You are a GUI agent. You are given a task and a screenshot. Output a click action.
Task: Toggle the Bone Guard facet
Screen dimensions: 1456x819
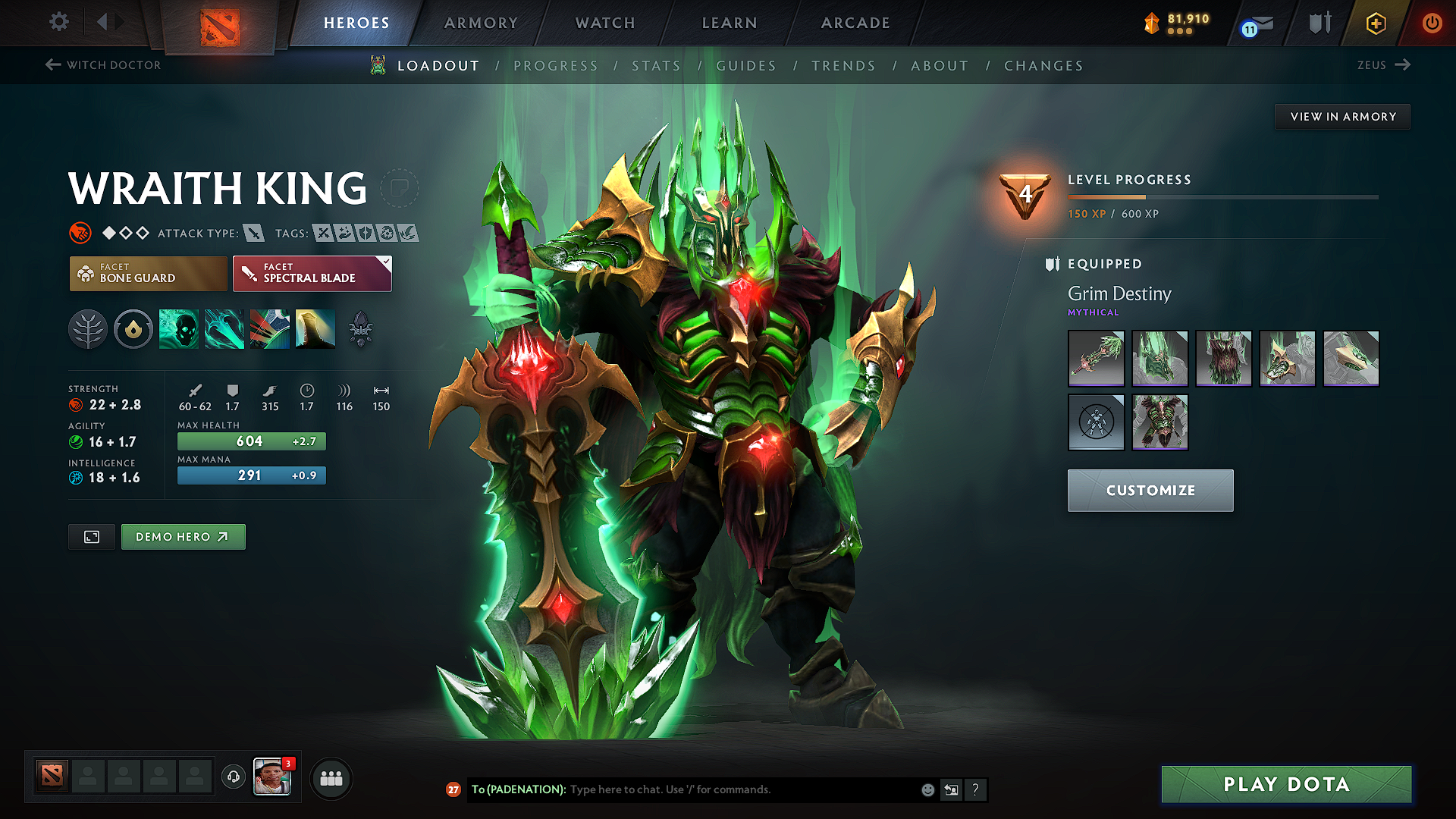click(148, 274)
